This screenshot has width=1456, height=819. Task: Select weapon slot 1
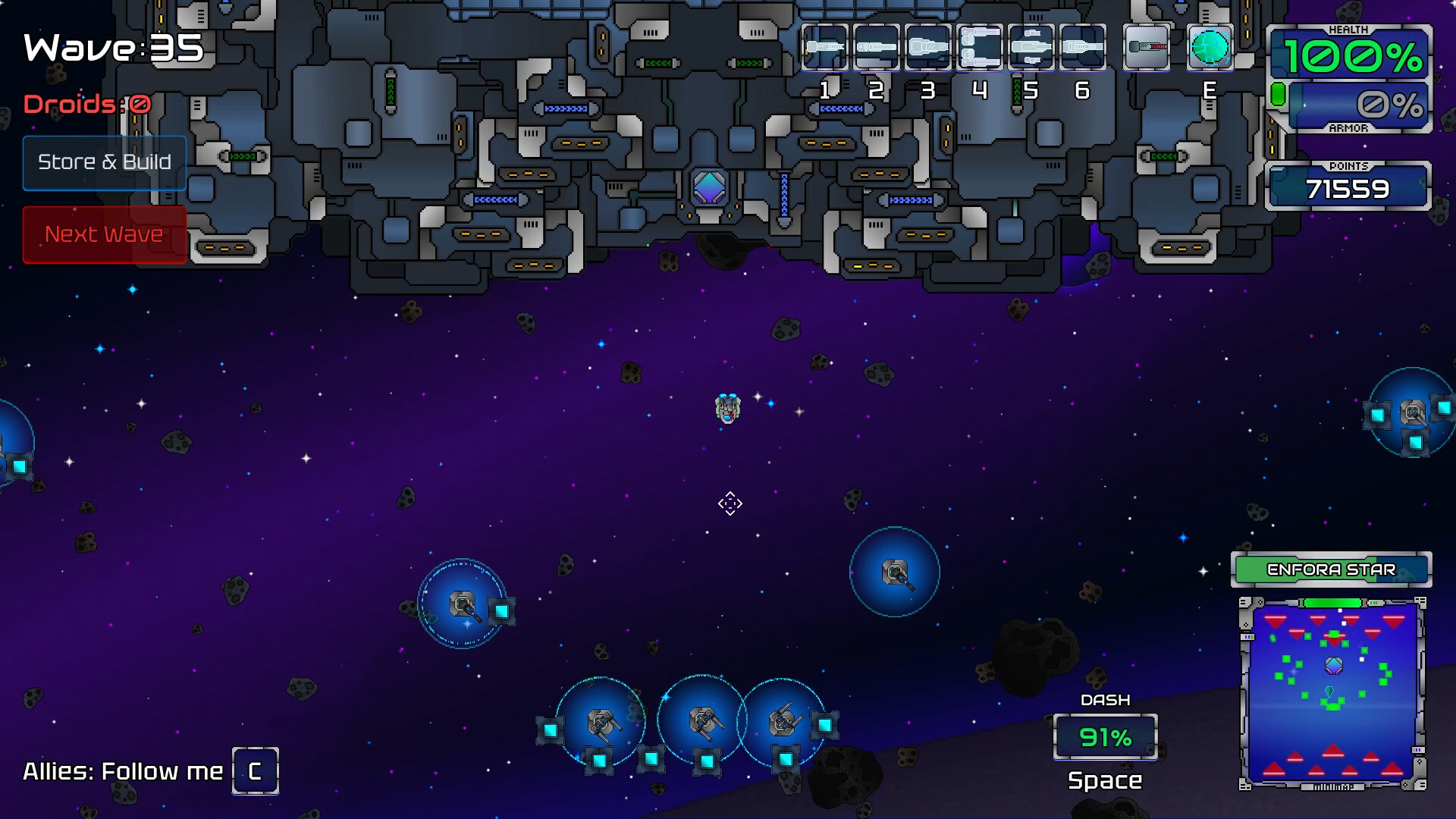(x=825, y=47)
